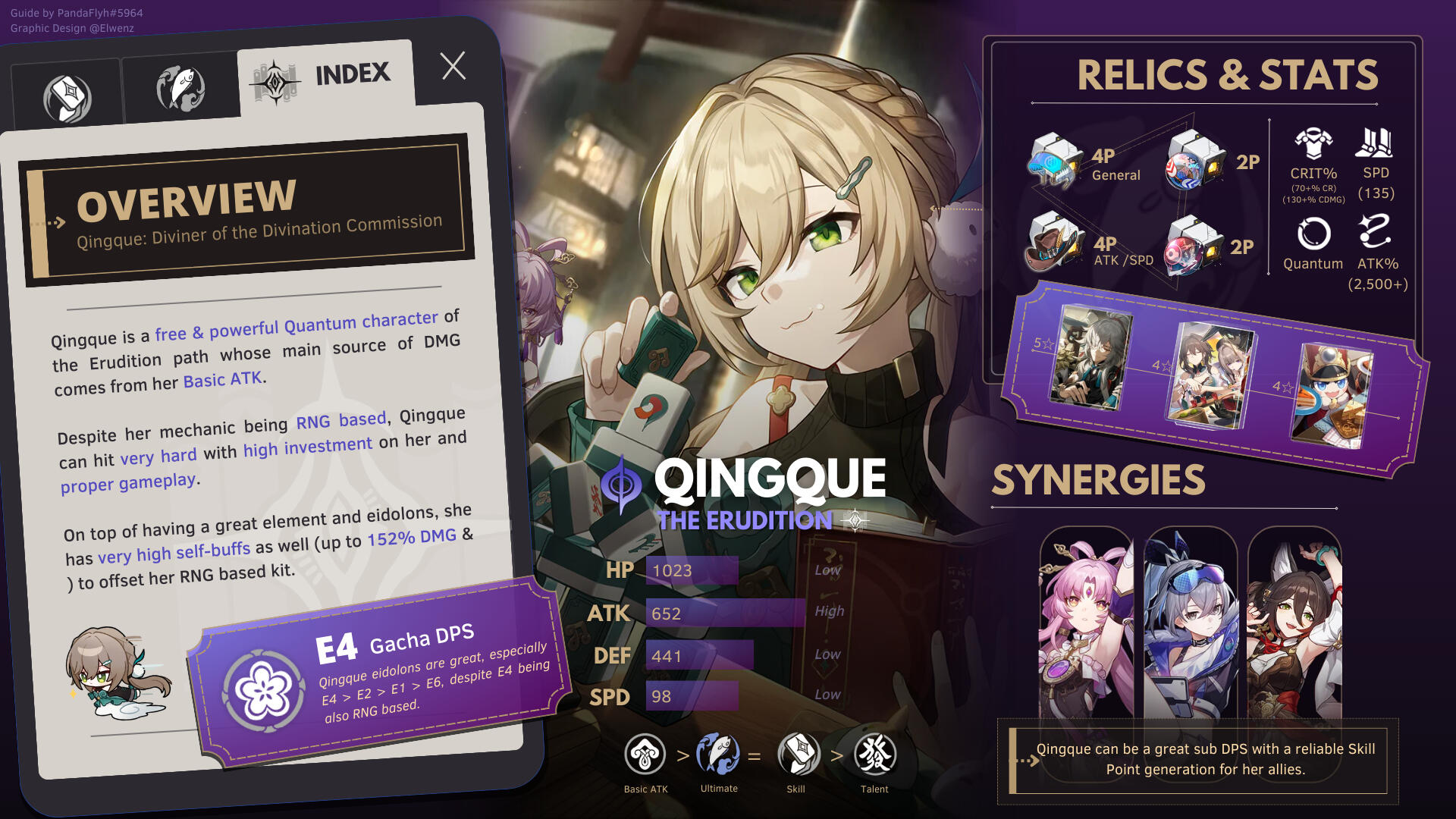Select the ATK% link rope icon
The image size is (1456, 819).
point(1375,232)
